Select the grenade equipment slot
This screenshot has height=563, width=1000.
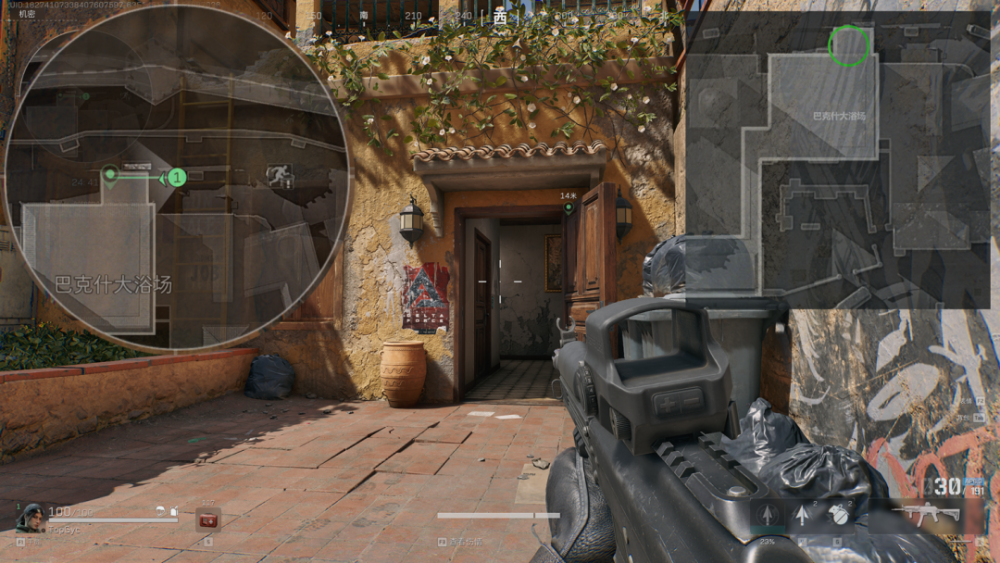[837, 516]
